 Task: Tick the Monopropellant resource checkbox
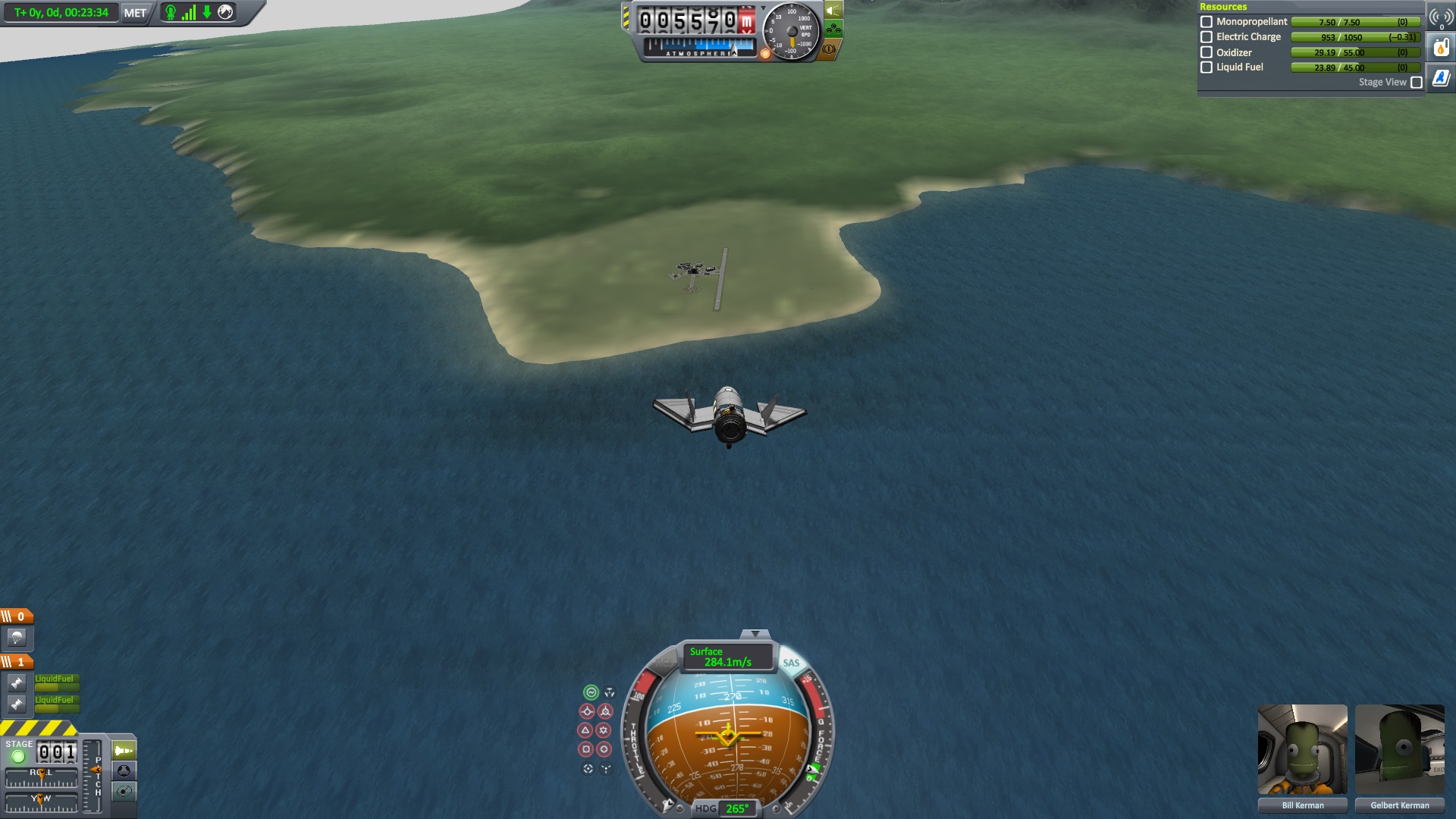tap(1207, 22)
